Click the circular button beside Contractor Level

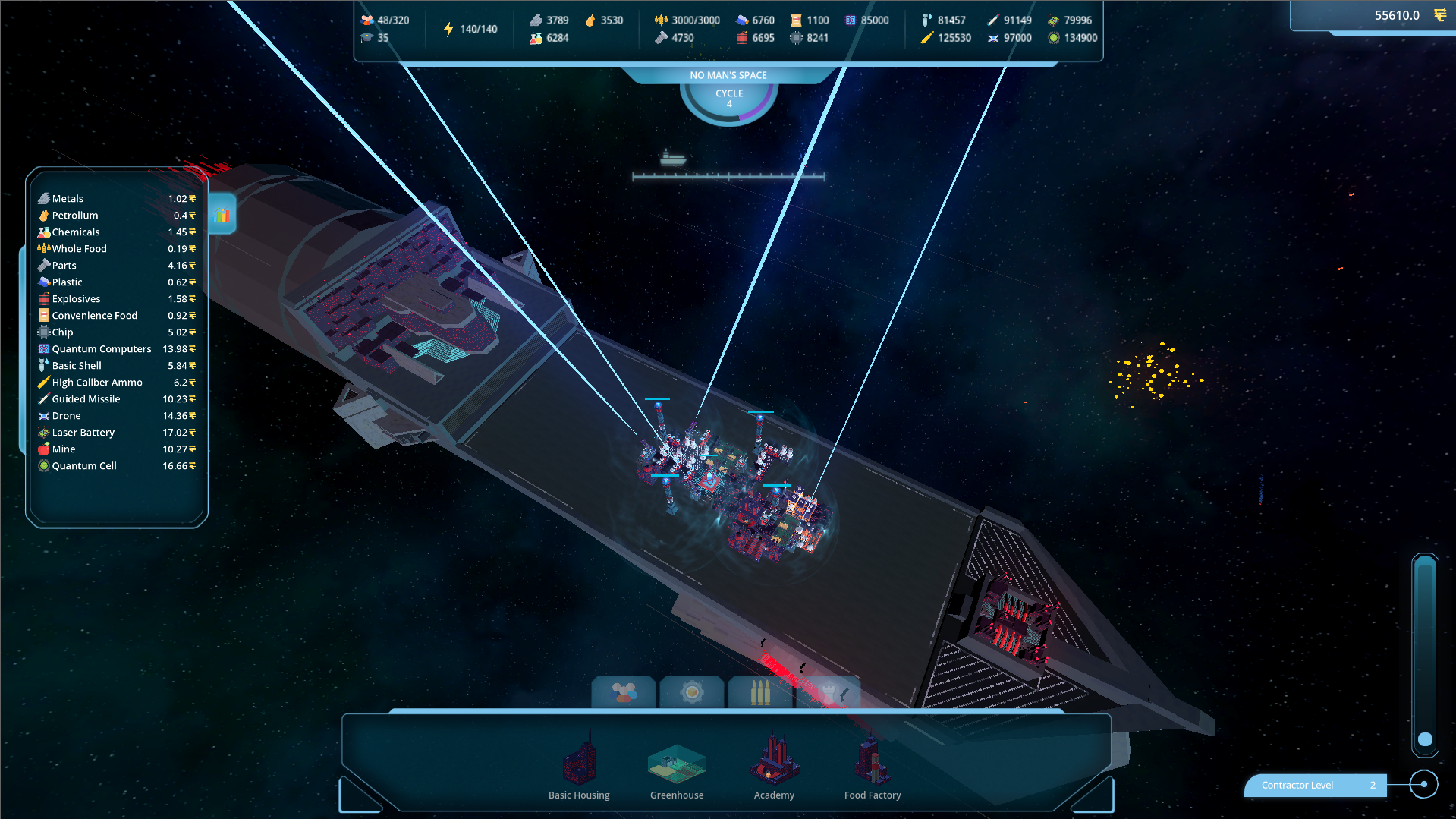tap(1424, 784)
